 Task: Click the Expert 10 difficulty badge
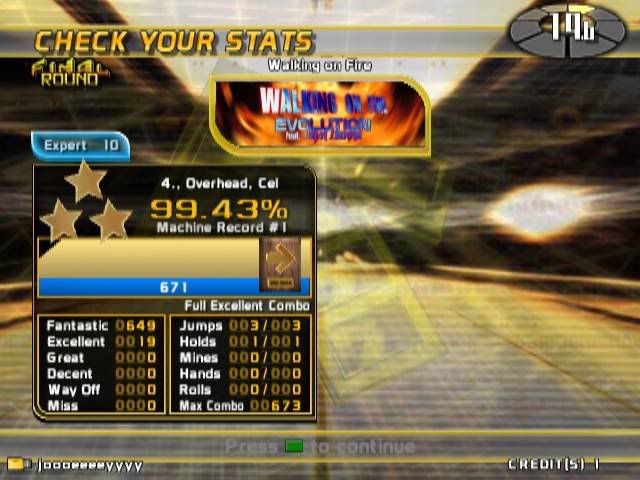(x=81, y=146)
